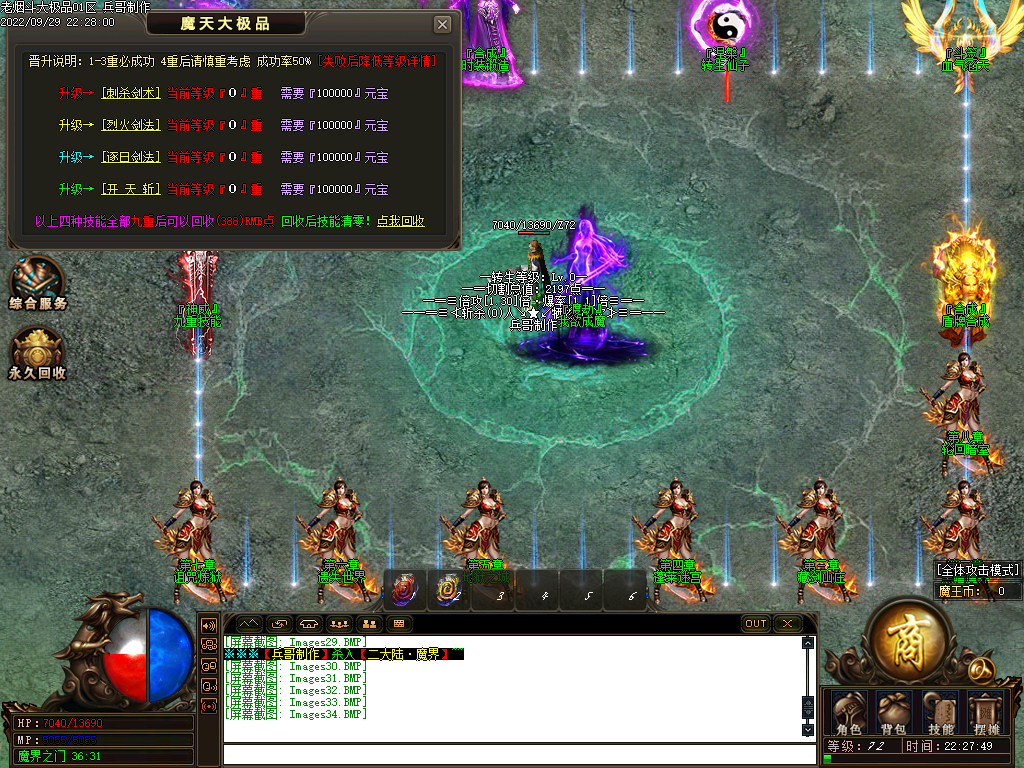Open the 背包 bag inventory
This screenshot has height=768, width=1024.
click(x=892, y=713)
